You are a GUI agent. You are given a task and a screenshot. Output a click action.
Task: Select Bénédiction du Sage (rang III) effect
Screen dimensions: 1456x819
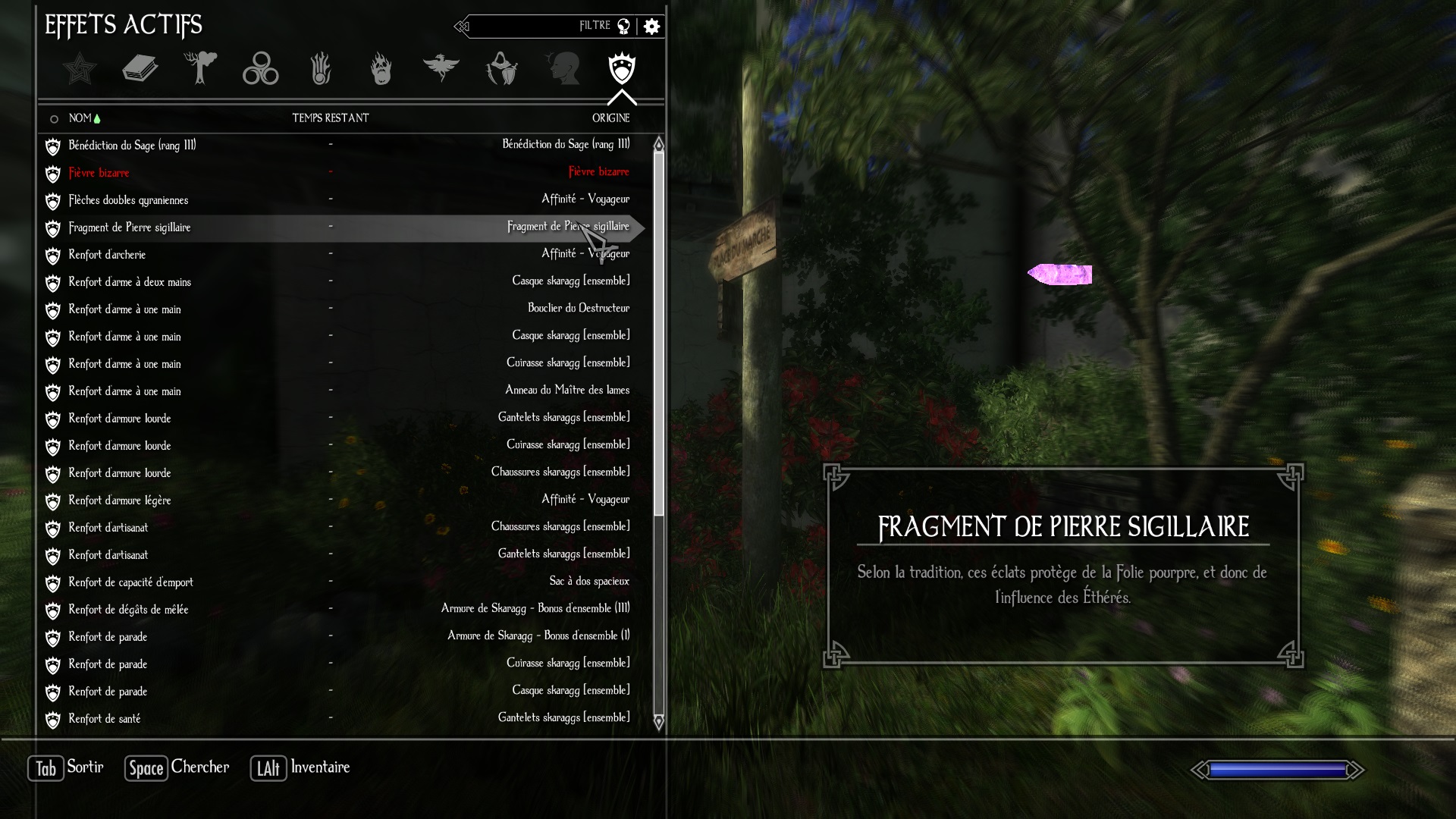(x=132, y=146)
